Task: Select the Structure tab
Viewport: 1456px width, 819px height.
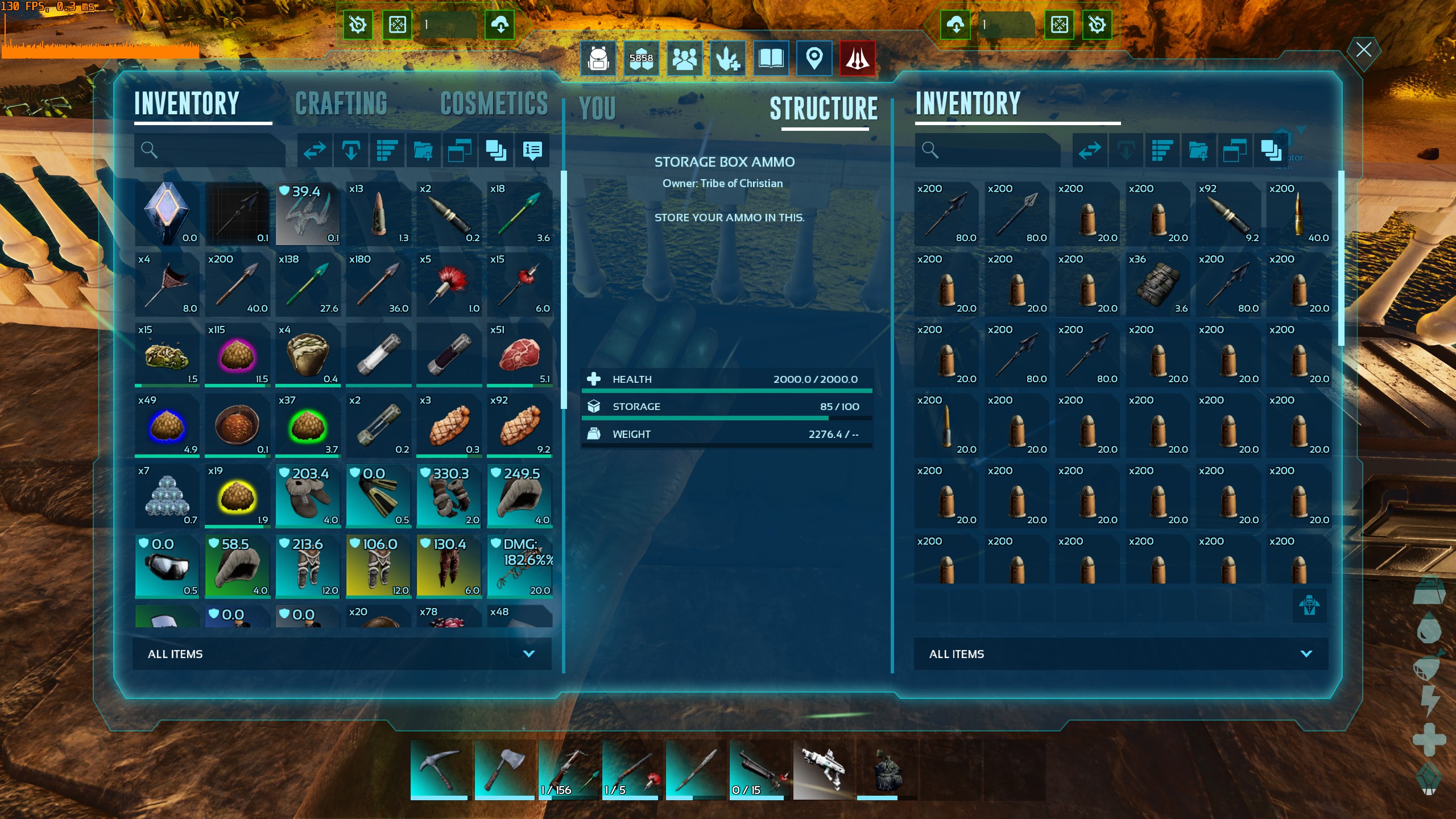Action: (x=824, y=109)
